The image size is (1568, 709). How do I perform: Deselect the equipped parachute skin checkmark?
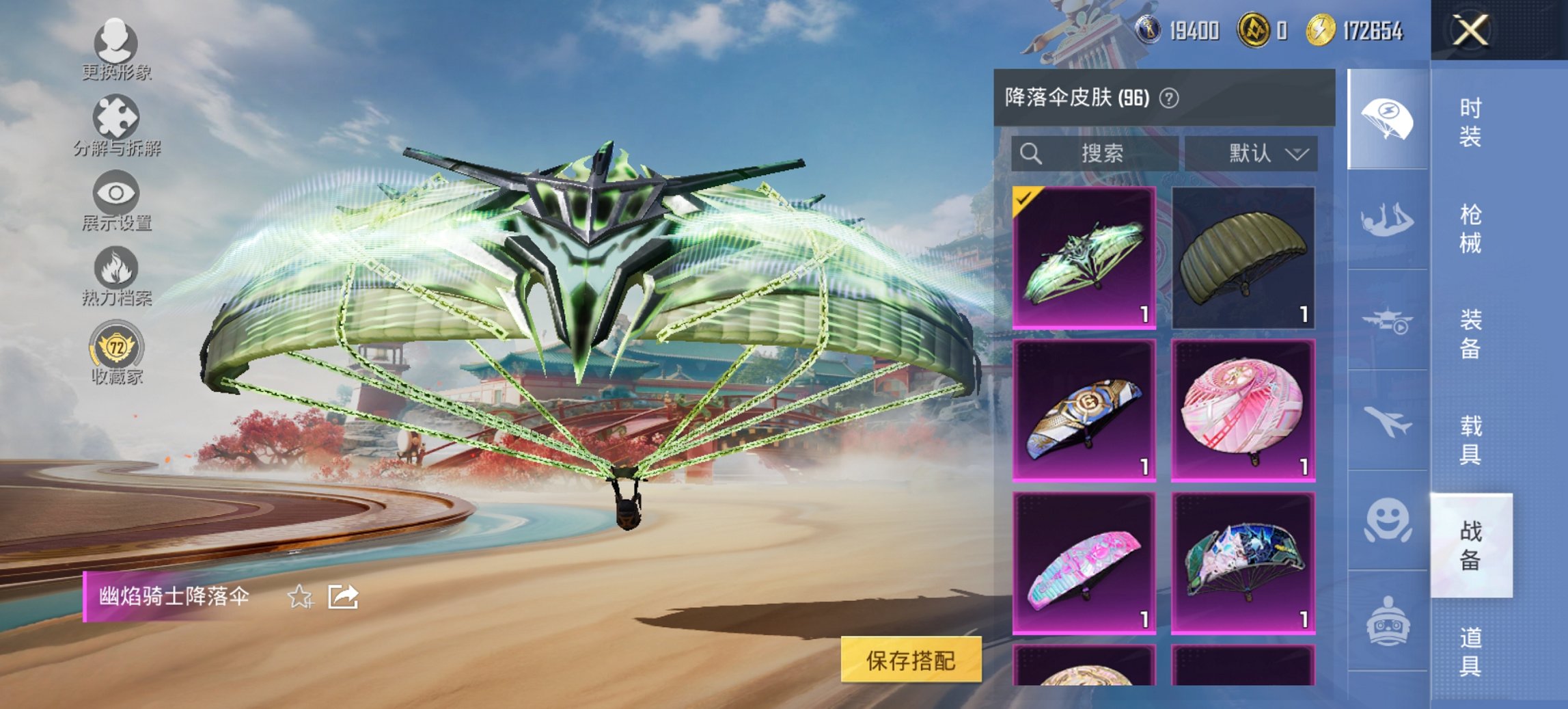[1024, 200]
